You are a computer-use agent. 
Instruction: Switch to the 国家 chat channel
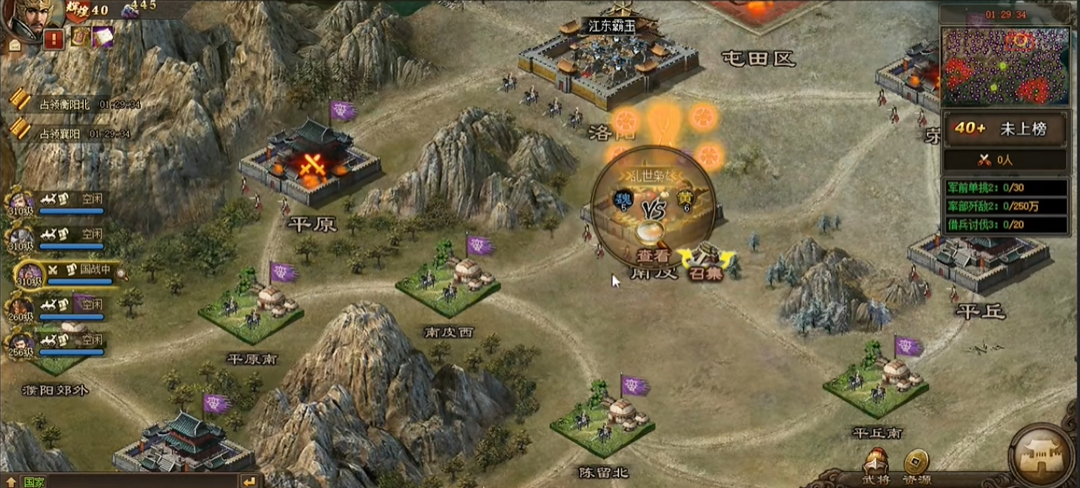pos(33,481)
